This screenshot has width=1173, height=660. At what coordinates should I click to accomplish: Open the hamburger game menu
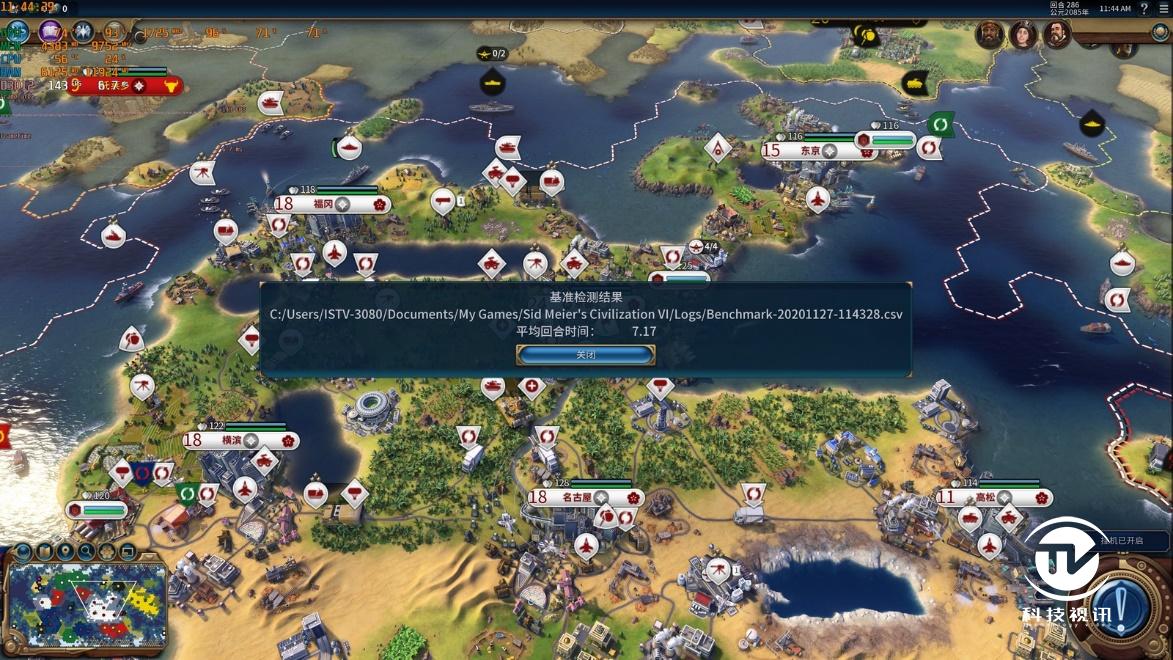[x=1164, y=9]
